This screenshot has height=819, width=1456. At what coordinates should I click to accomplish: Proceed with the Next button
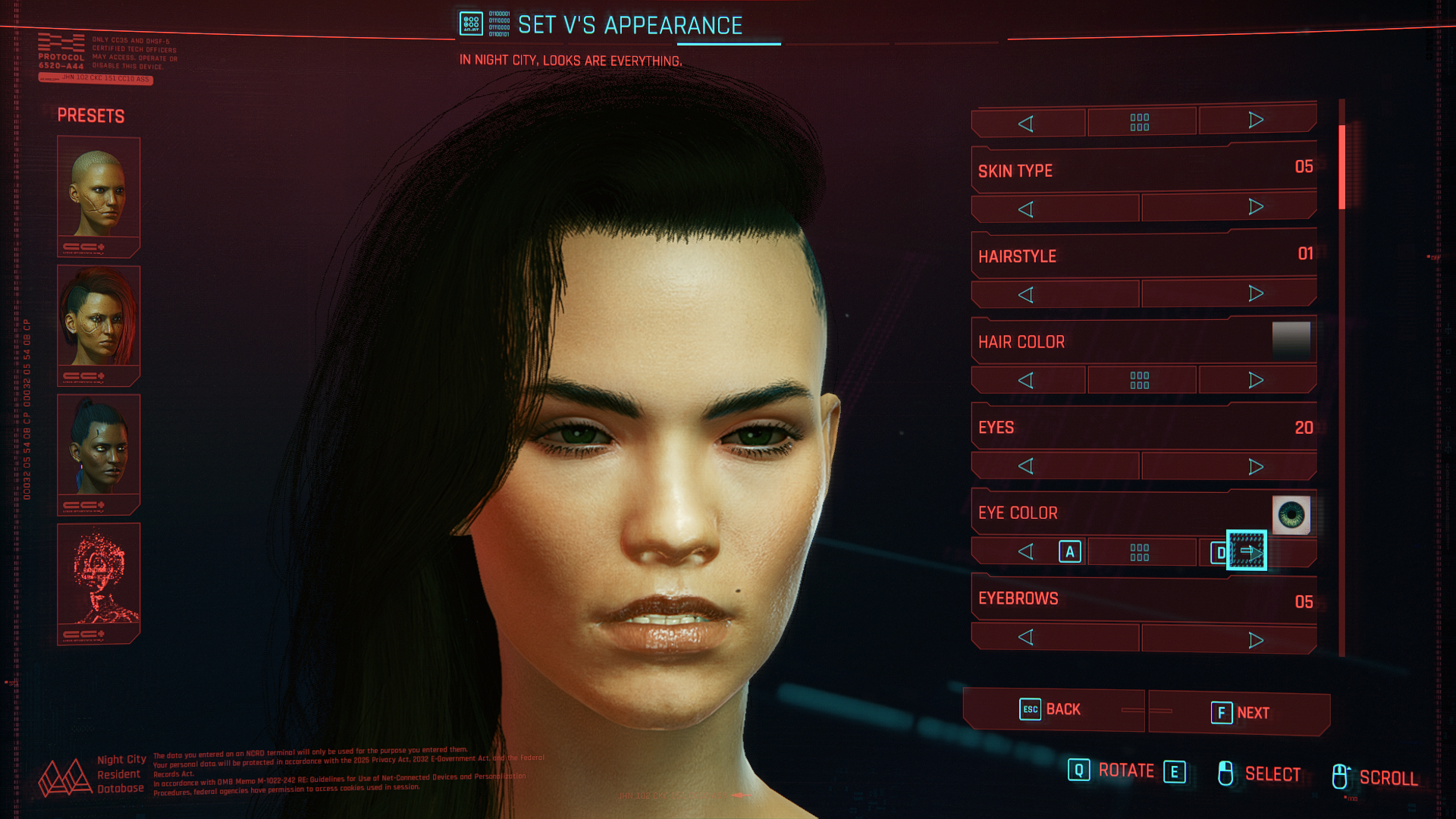tap(1239, 713)
